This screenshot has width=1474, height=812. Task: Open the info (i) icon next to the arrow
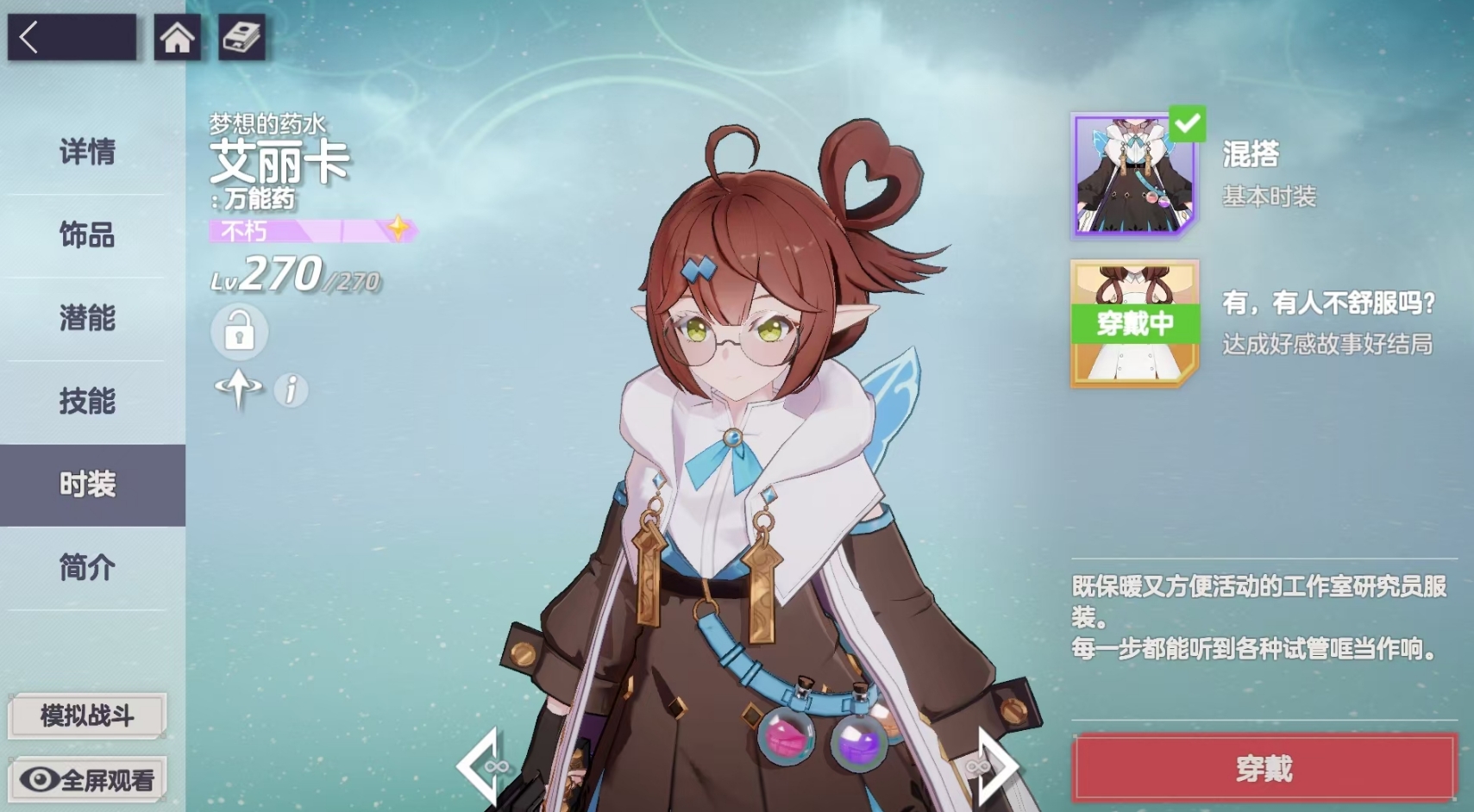tap(291, 390)
